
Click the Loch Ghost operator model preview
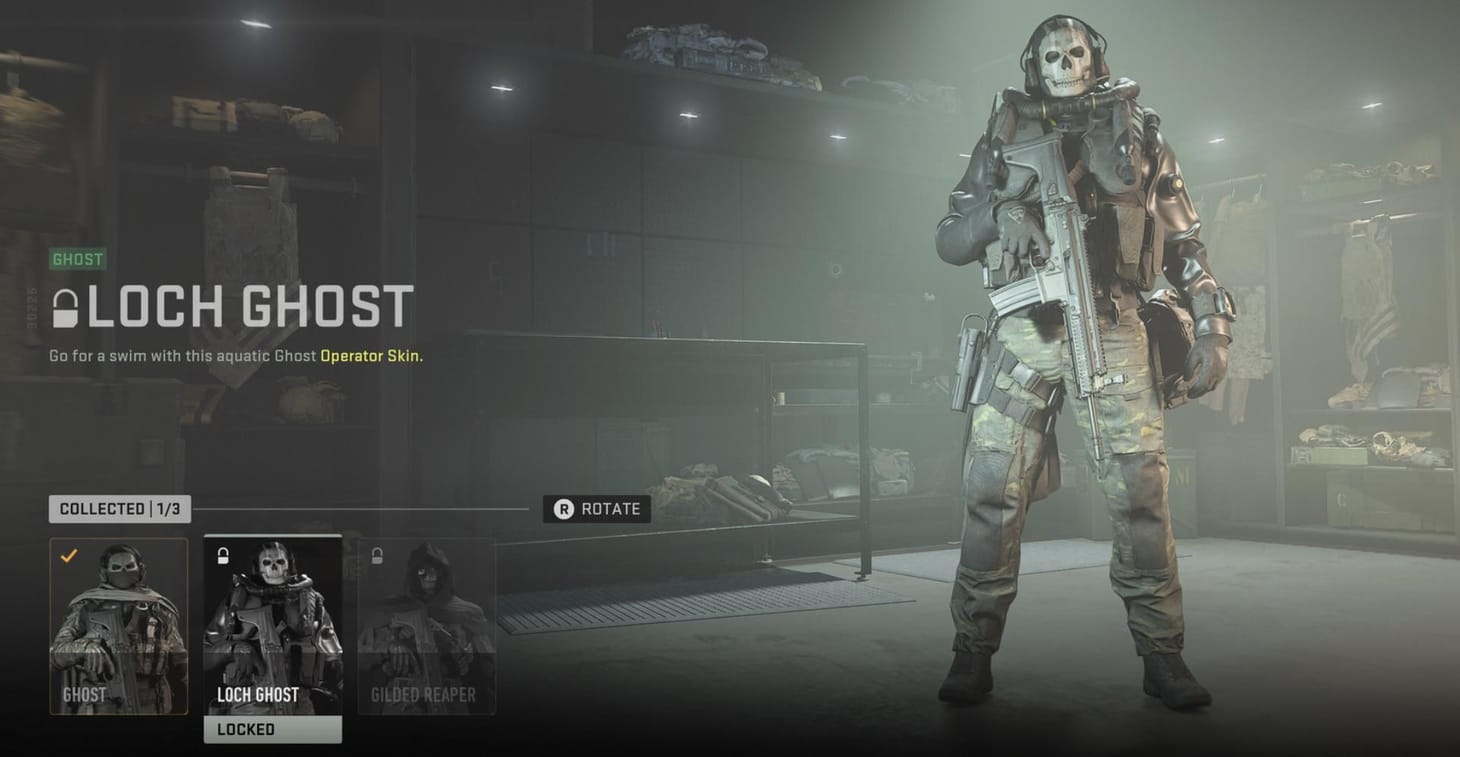point(1080,380)
